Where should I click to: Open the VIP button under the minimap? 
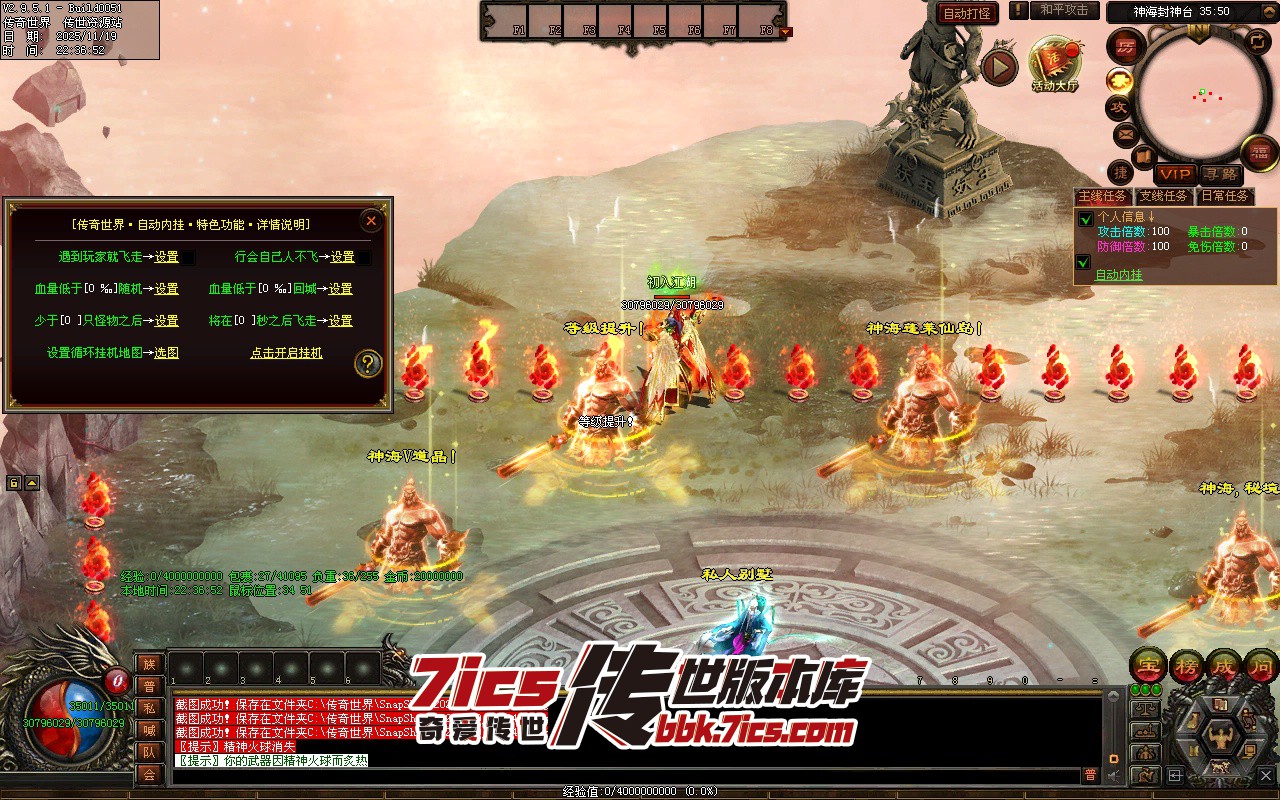pos(1175,174)
